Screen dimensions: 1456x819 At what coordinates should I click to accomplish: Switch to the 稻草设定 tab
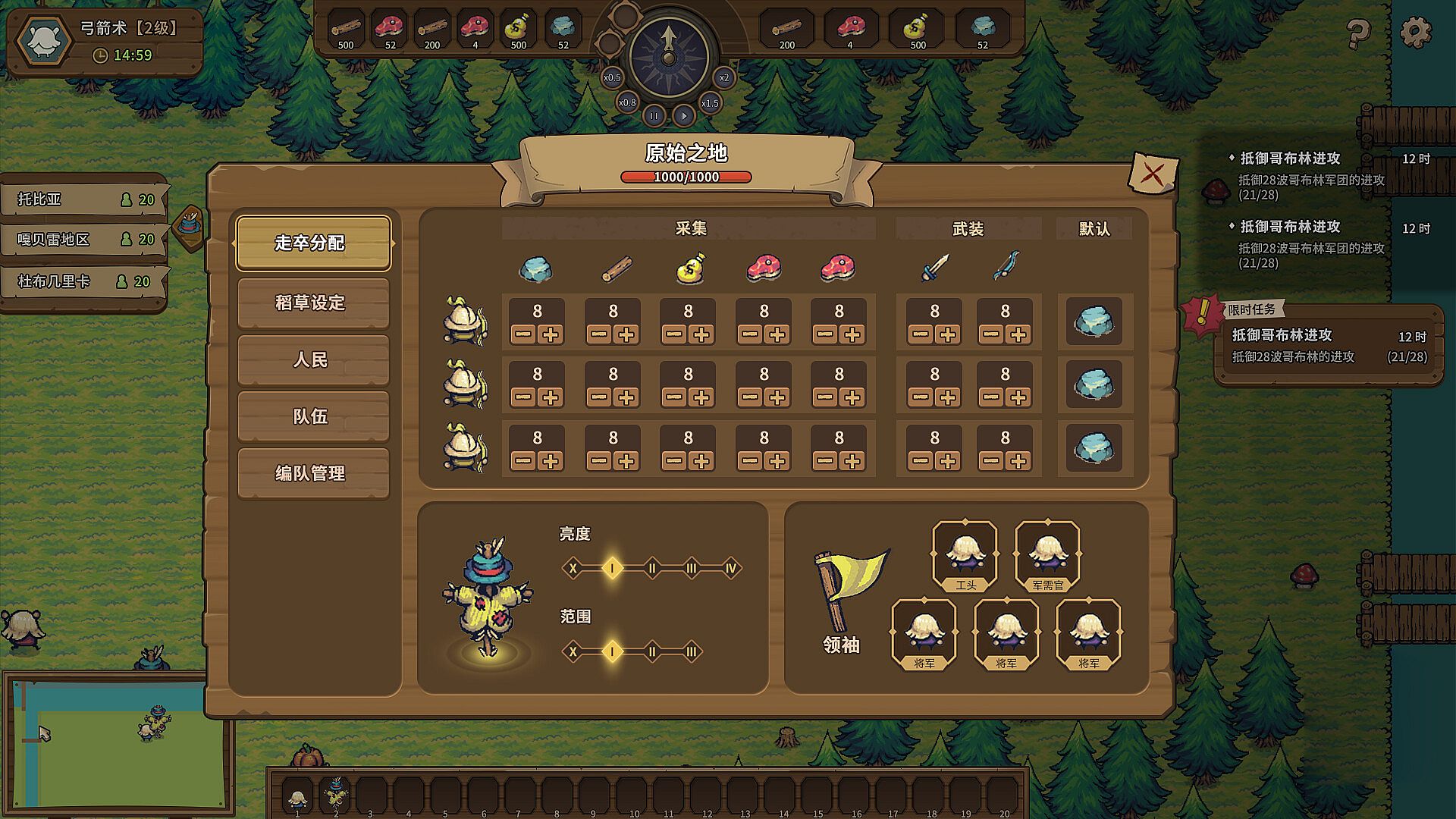tap(312, 303)
